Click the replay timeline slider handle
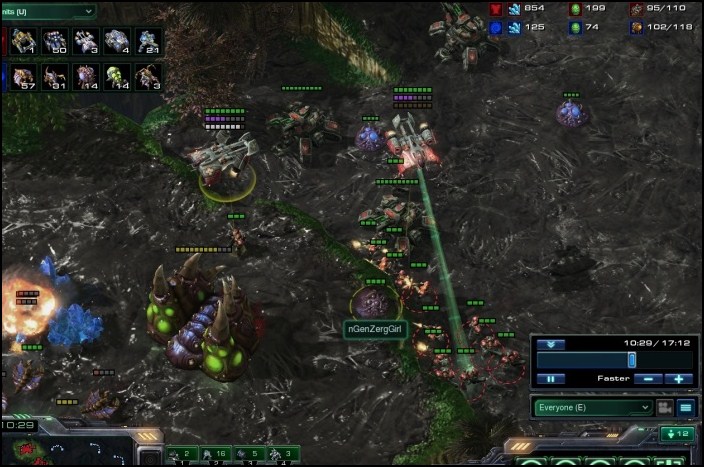Screen dimensions: 704x467 coord(631,359)
